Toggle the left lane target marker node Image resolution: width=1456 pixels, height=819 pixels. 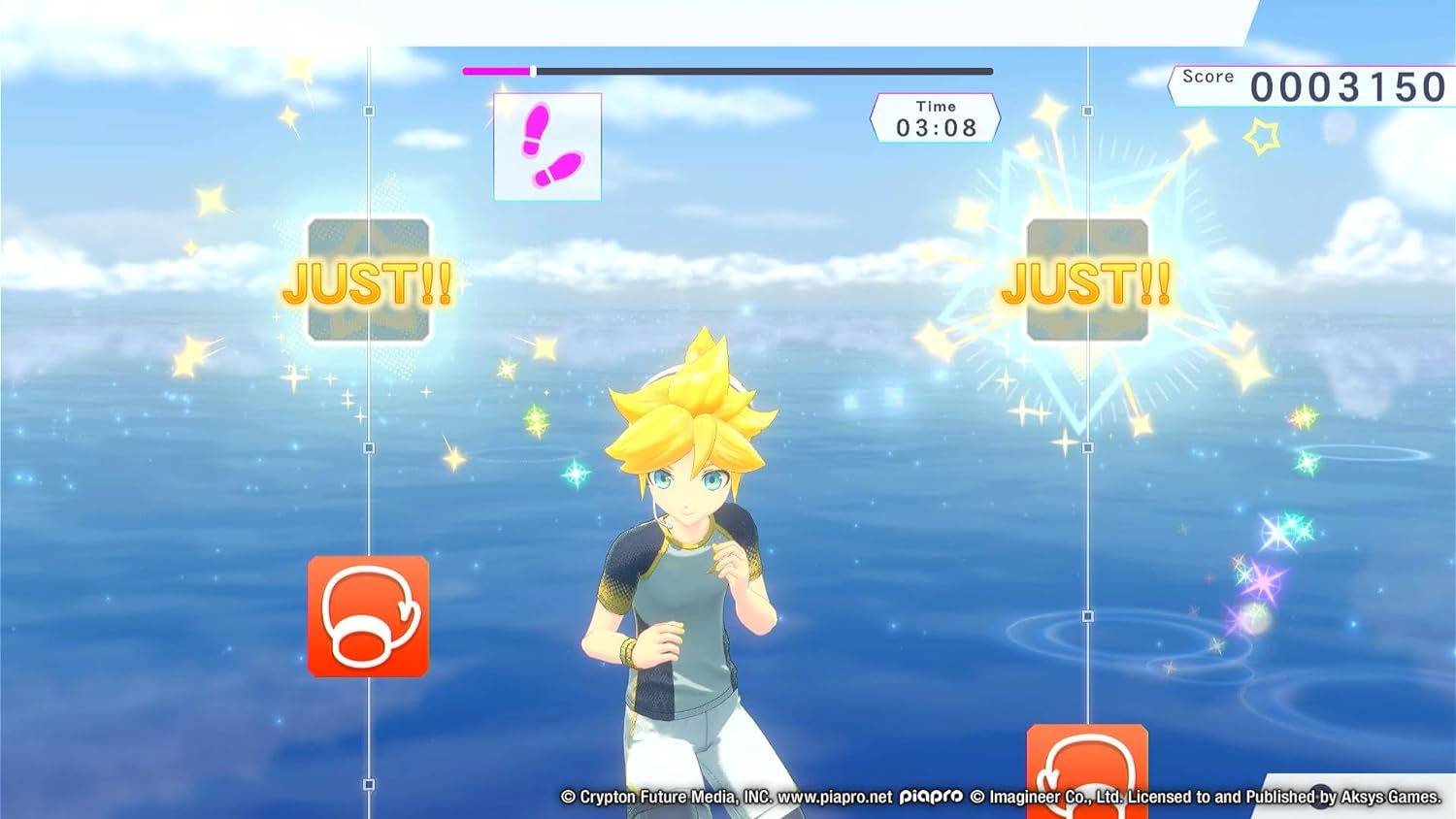(367, 449)
